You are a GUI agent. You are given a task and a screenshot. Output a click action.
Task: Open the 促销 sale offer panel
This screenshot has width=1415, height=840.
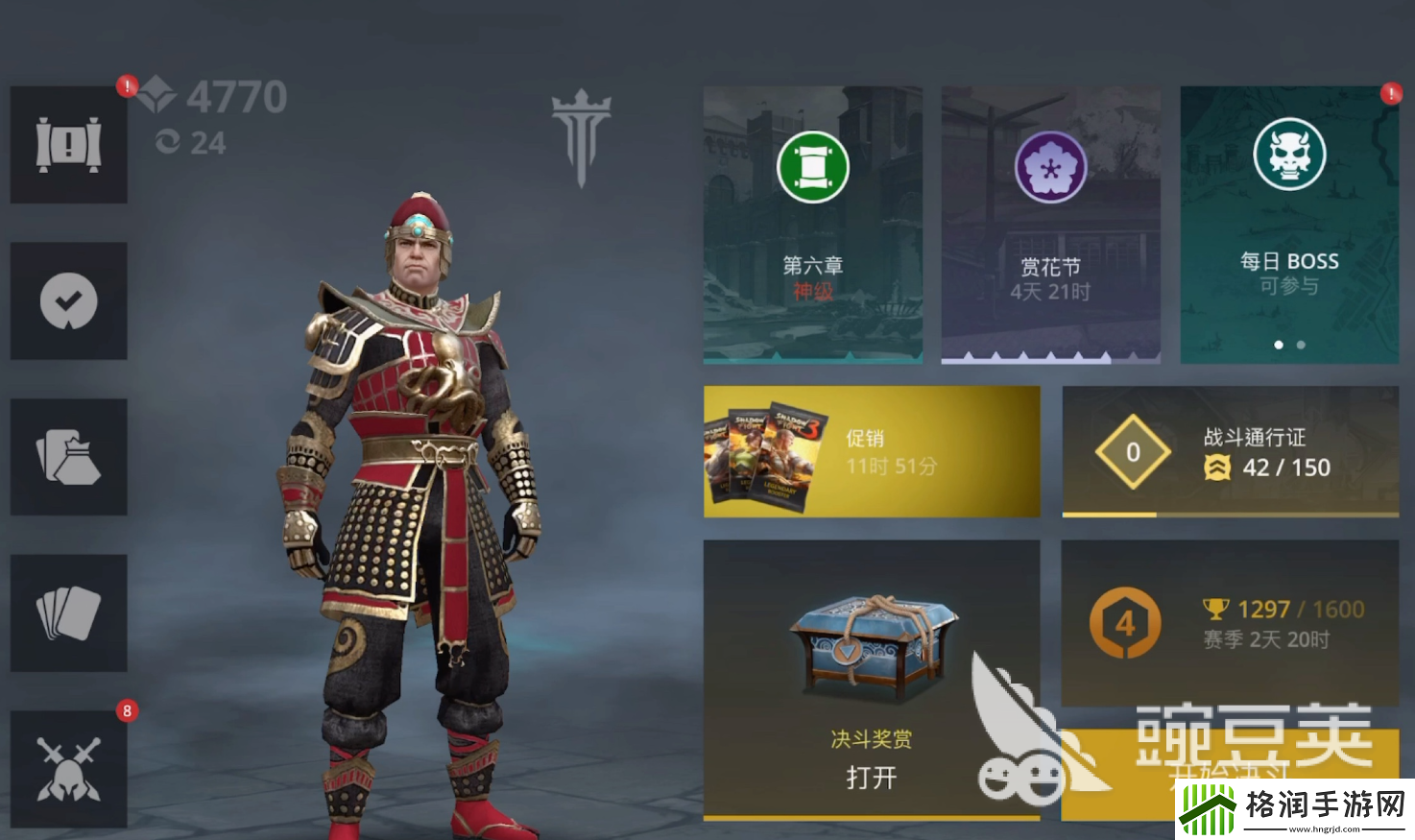[872, 451]
